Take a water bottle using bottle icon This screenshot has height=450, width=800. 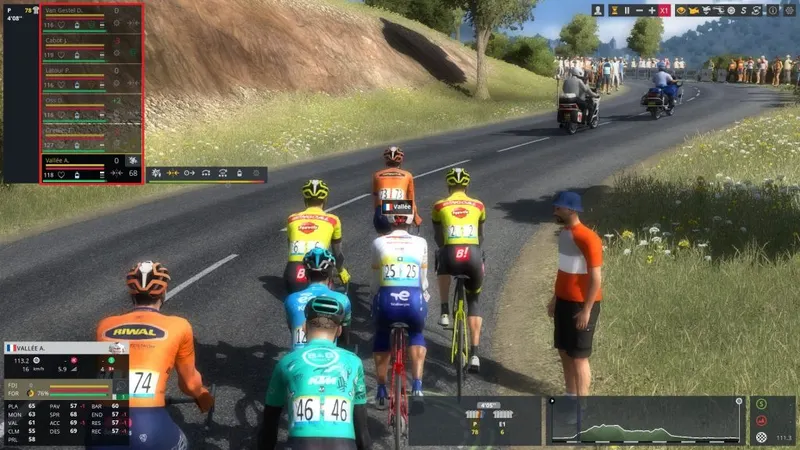237,174
